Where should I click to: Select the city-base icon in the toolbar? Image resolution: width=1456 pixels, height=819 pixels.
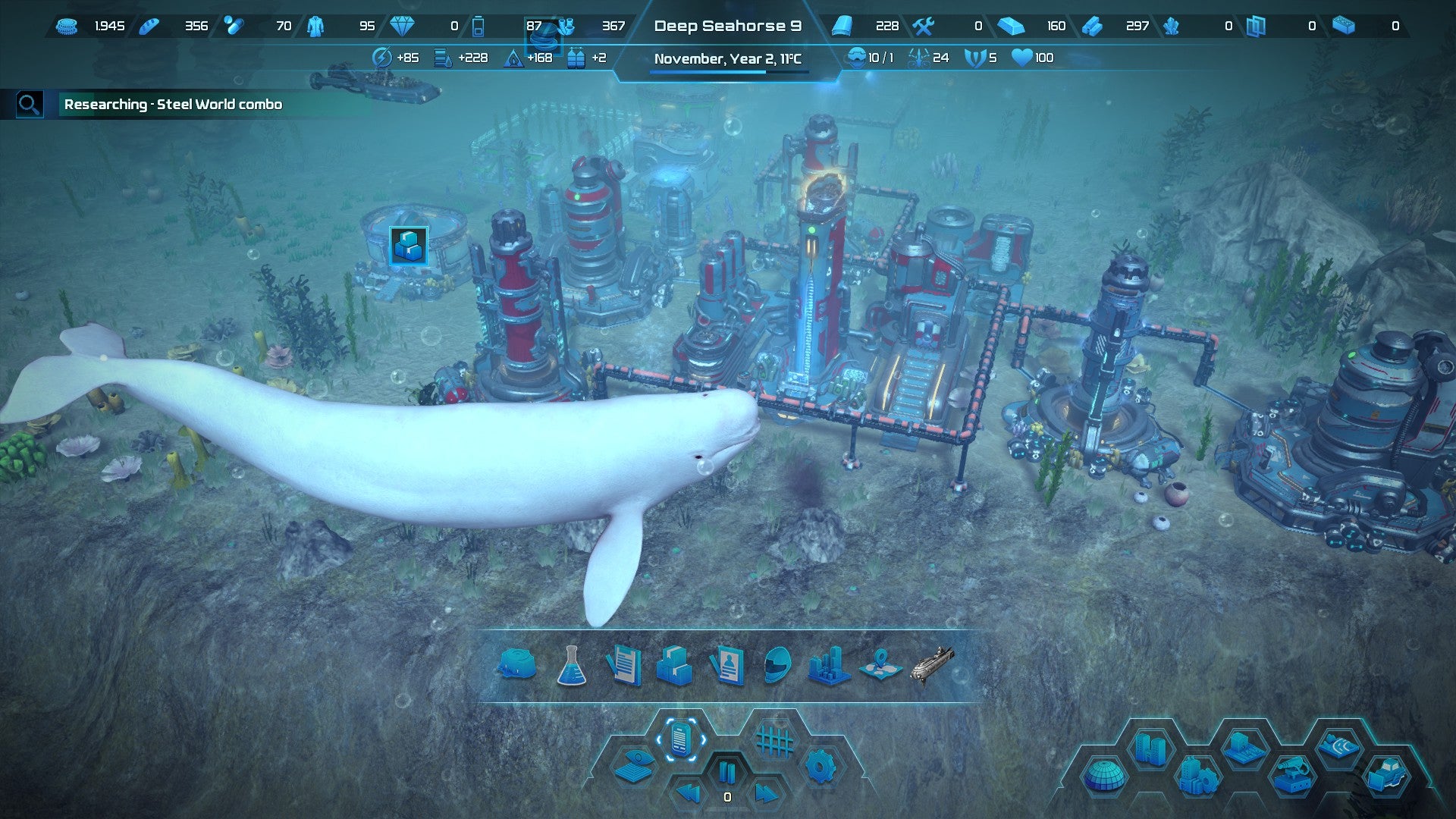pos(517,665)
